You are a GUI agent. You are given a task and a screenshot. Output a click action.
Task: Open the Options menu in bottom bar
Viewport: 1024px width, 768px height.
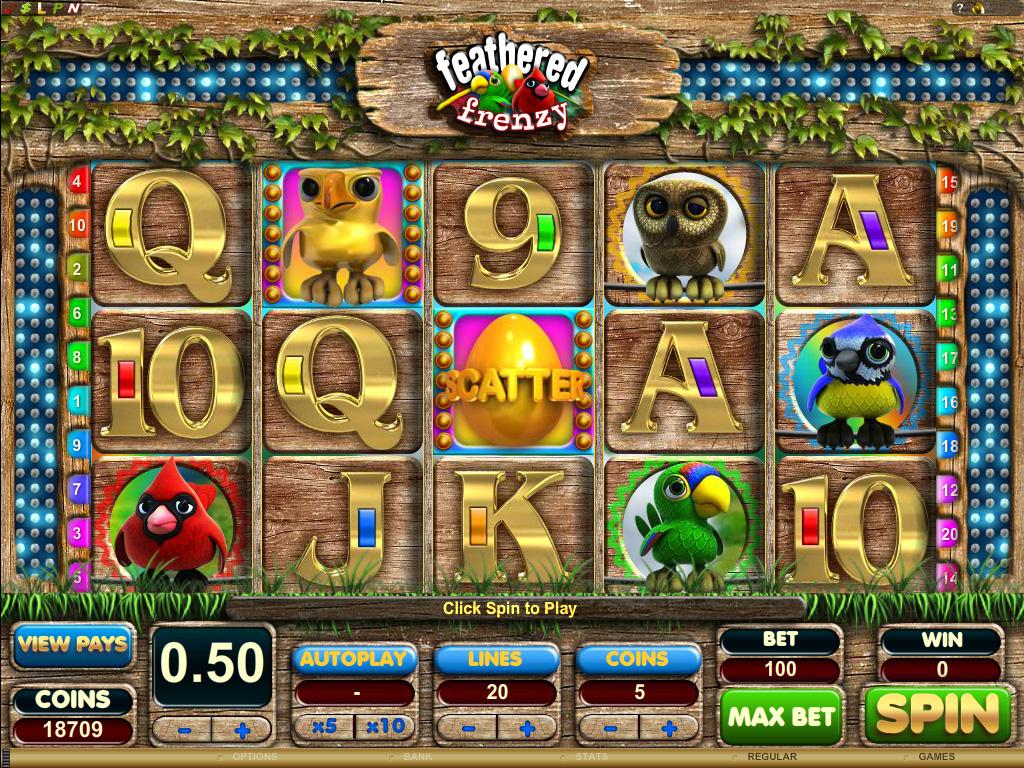point(254,757)
